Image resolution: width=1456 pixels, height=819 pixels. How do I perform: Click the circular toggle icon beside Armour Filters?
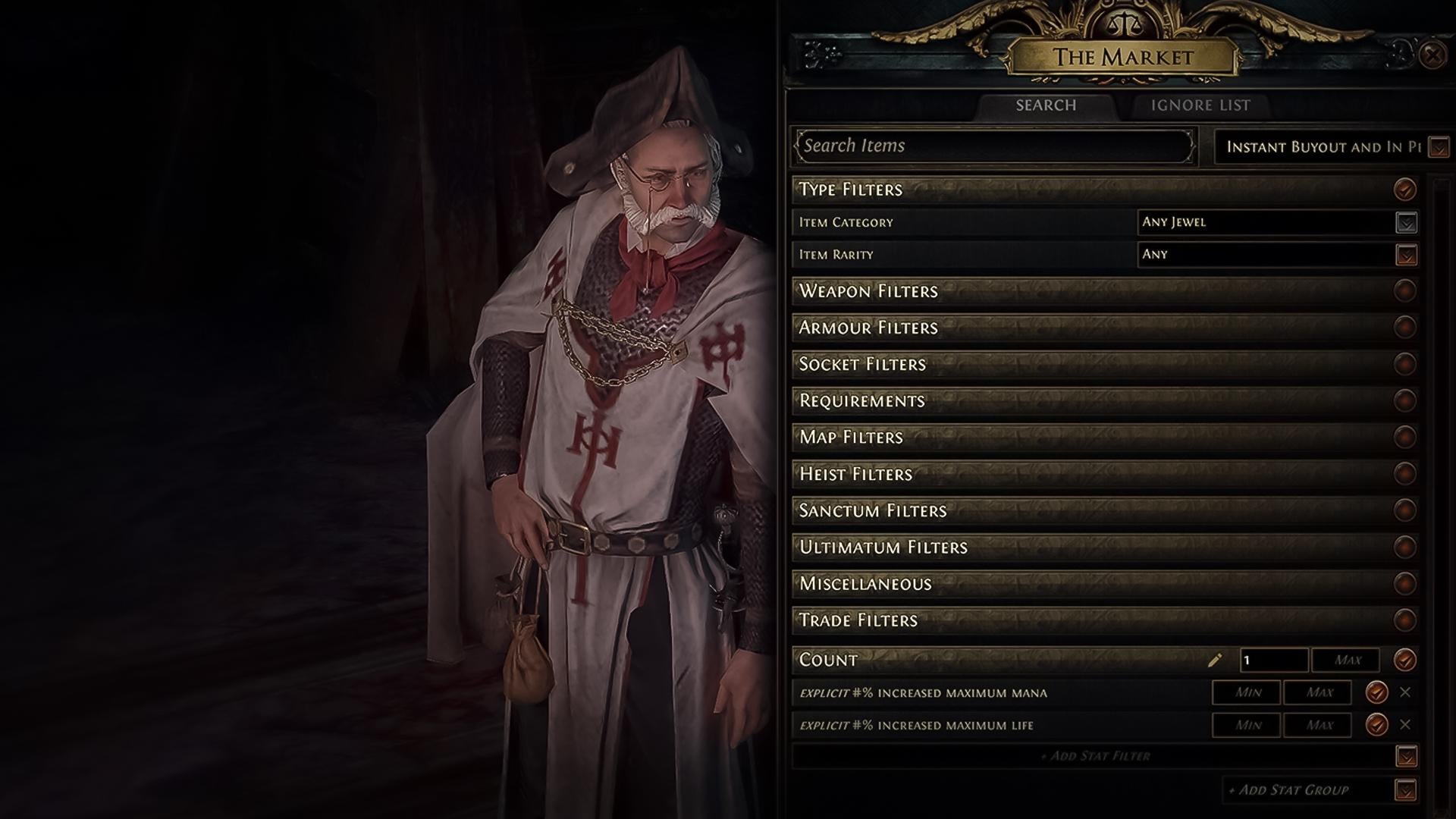pos(1404,328)
